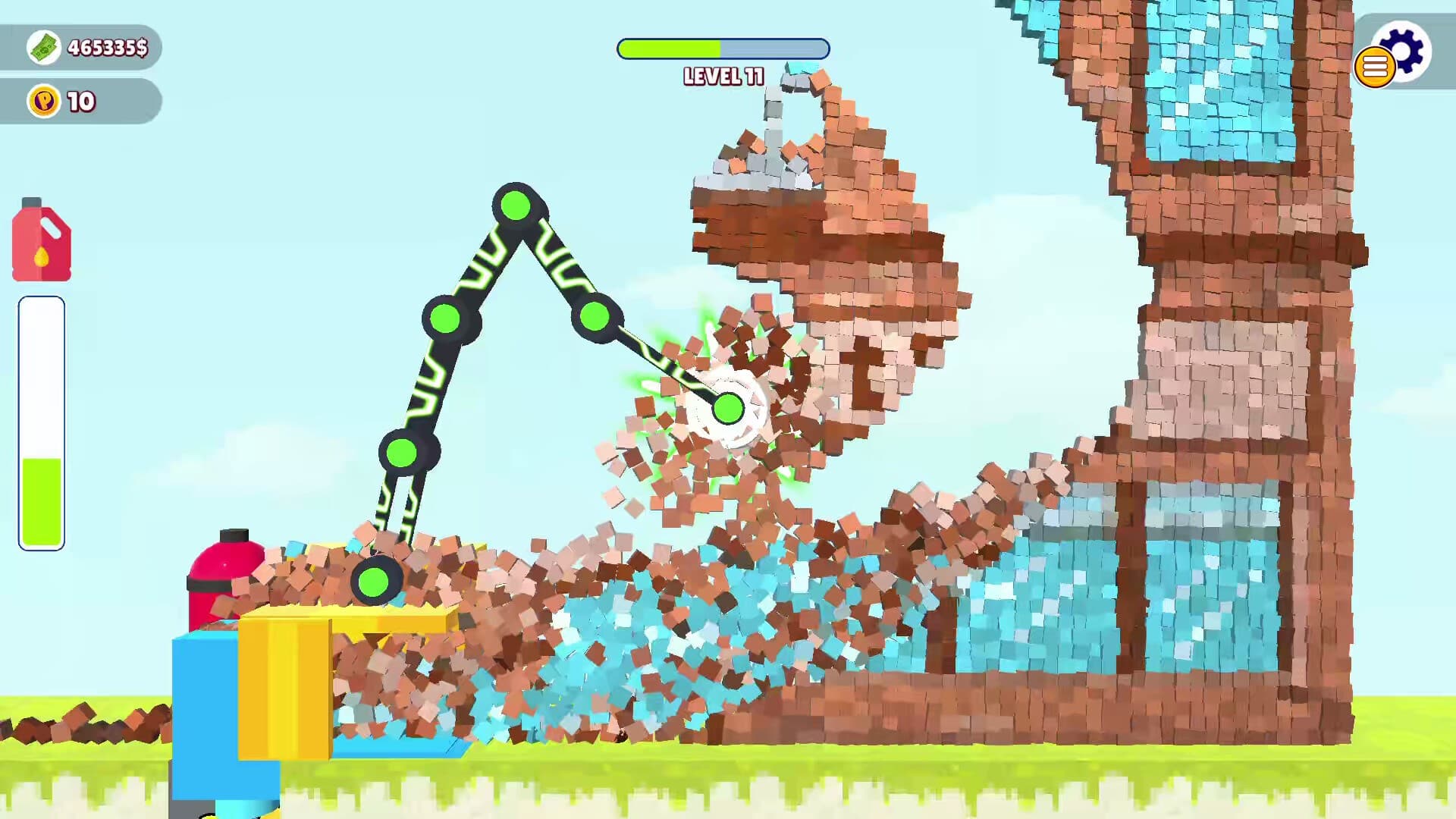Viewport: 1456px width, 819px height.
Task: Tap the yellow hamburger menu icon
Action: pos(1374,68)
